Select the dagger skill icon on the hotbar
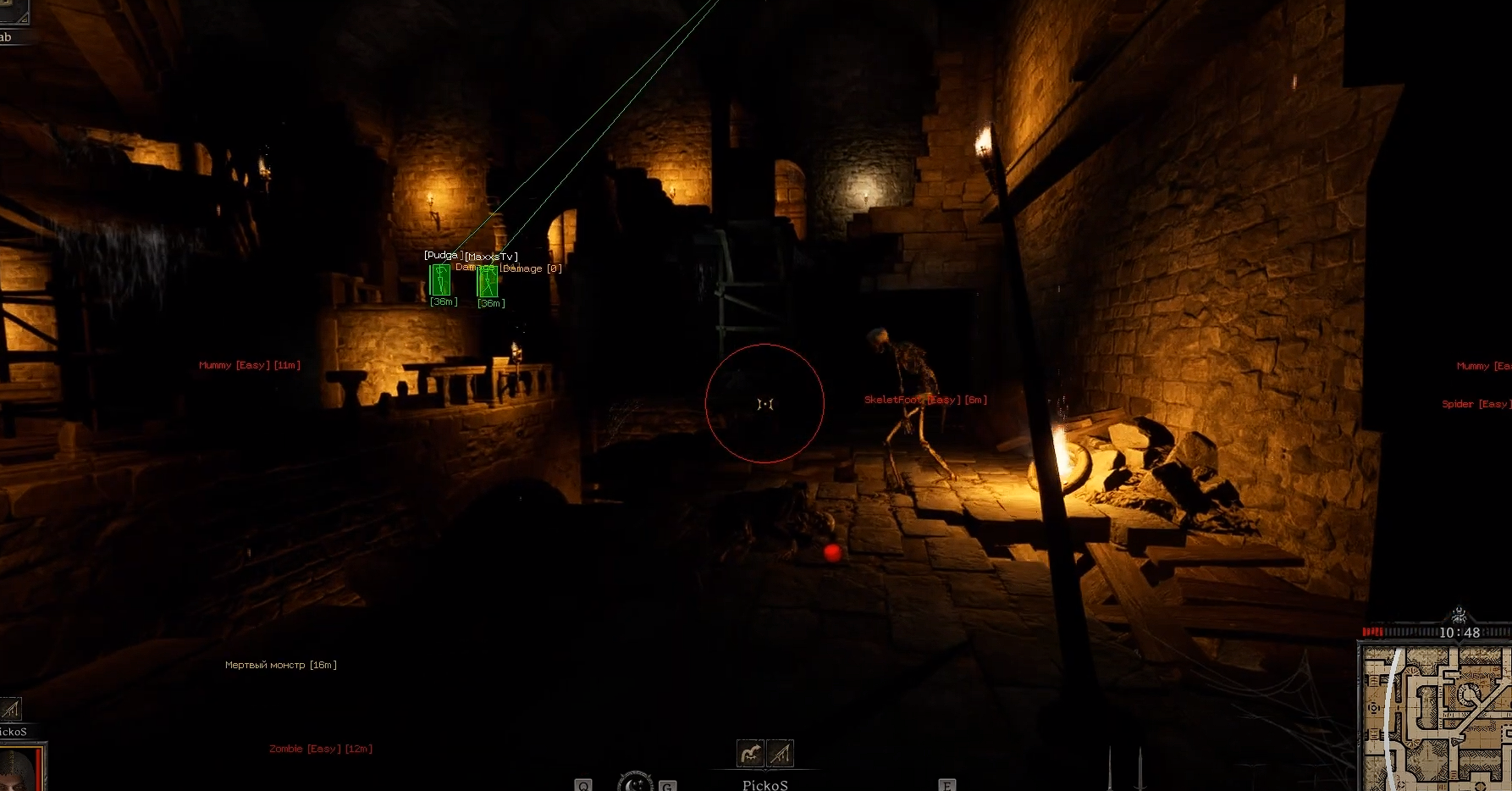 click(780, 753)
